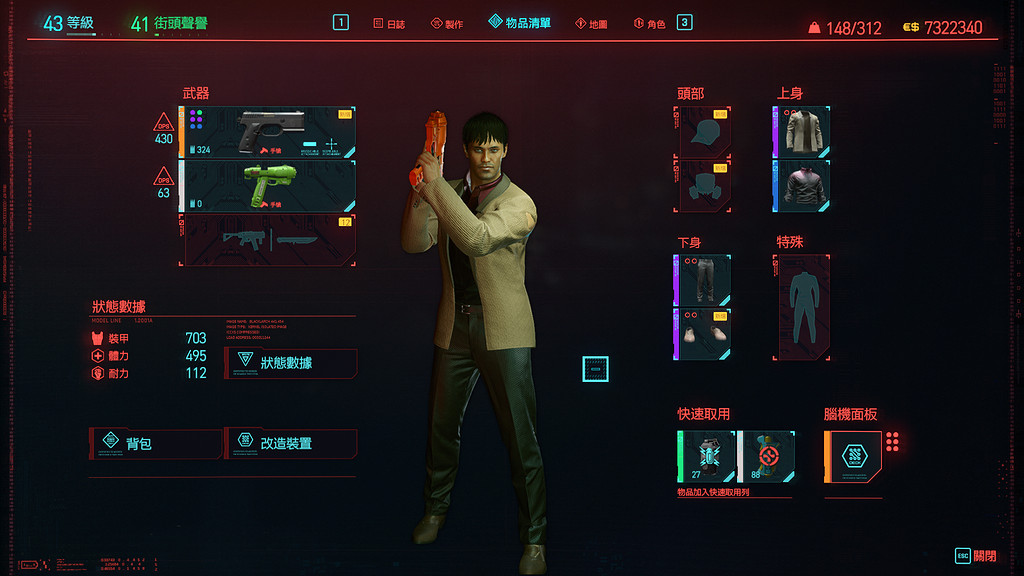Screen dimensions: 1024x576
Task: Select the beige jacket outer torso slot
Action: tap(802, 133)
